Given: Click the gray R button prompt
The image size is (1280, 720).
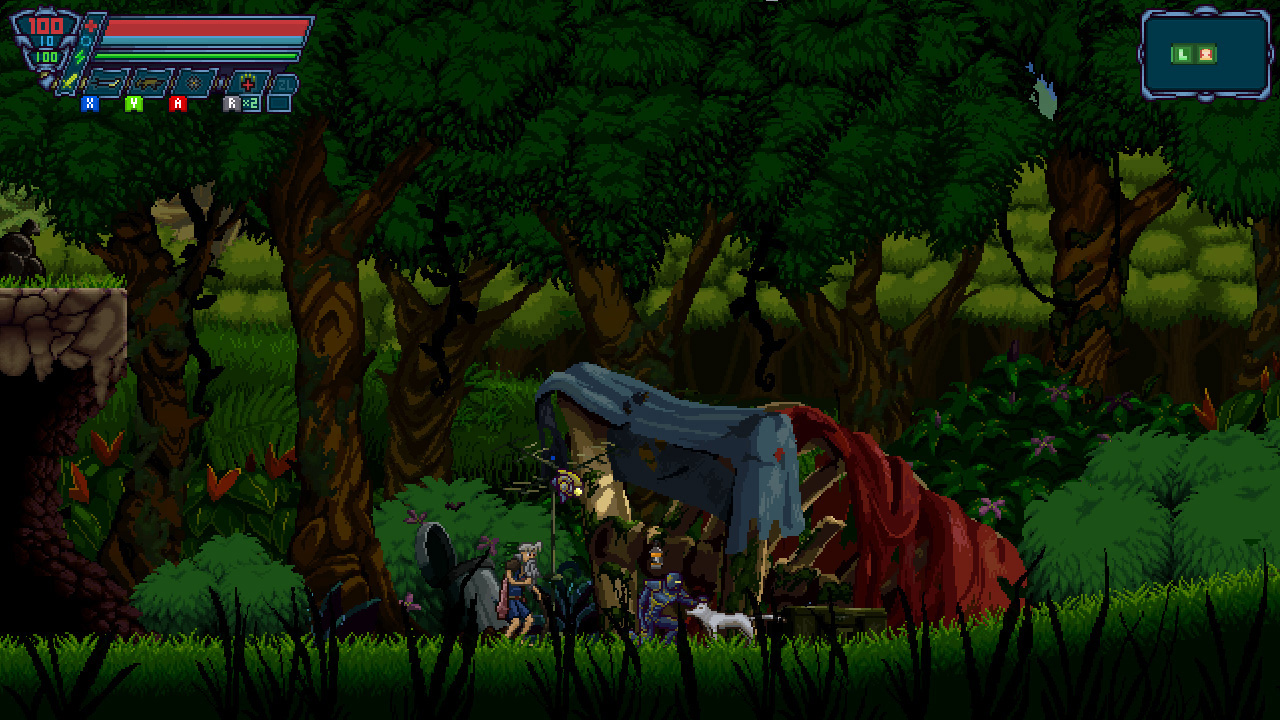Looking at the screenshot, I should pos(232,103).
